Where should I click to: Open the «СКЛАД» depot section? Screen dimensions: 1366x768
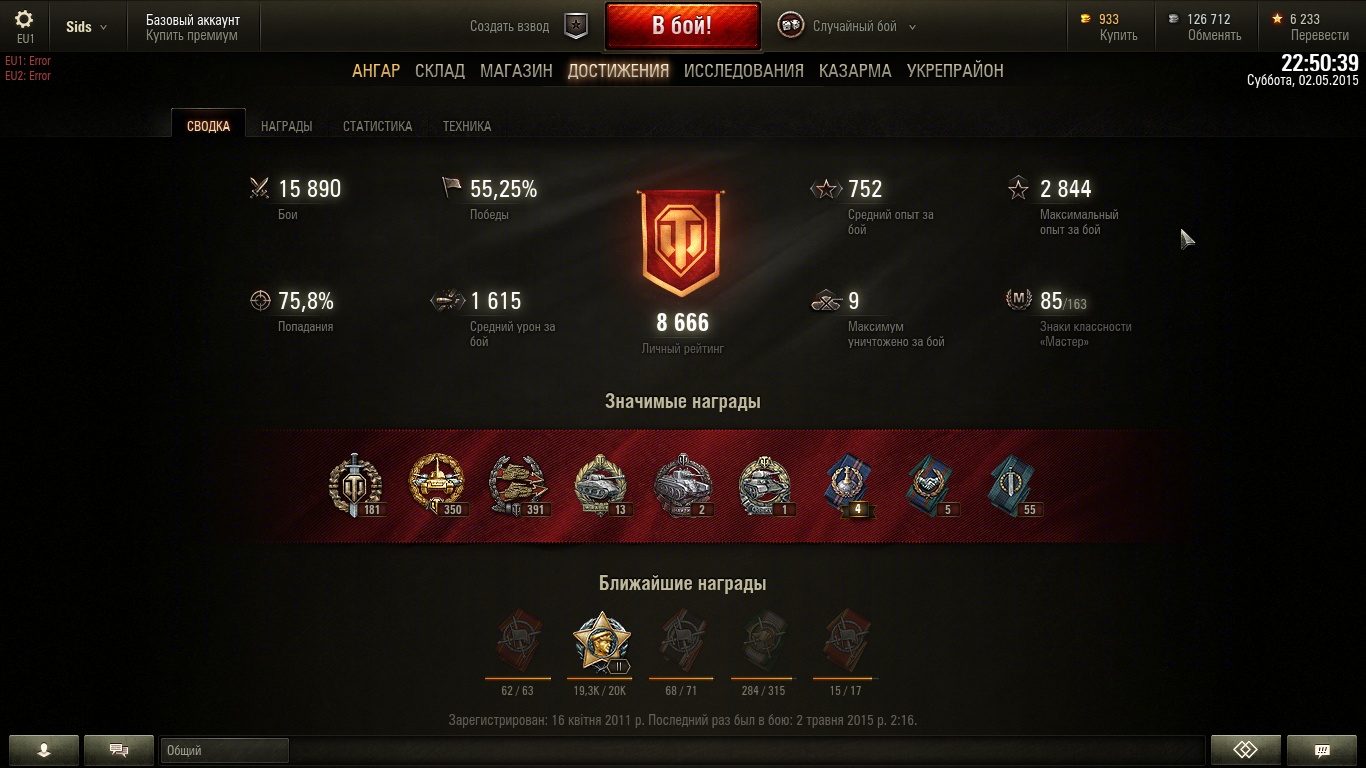pyautogui.click(x=440, y=71)
